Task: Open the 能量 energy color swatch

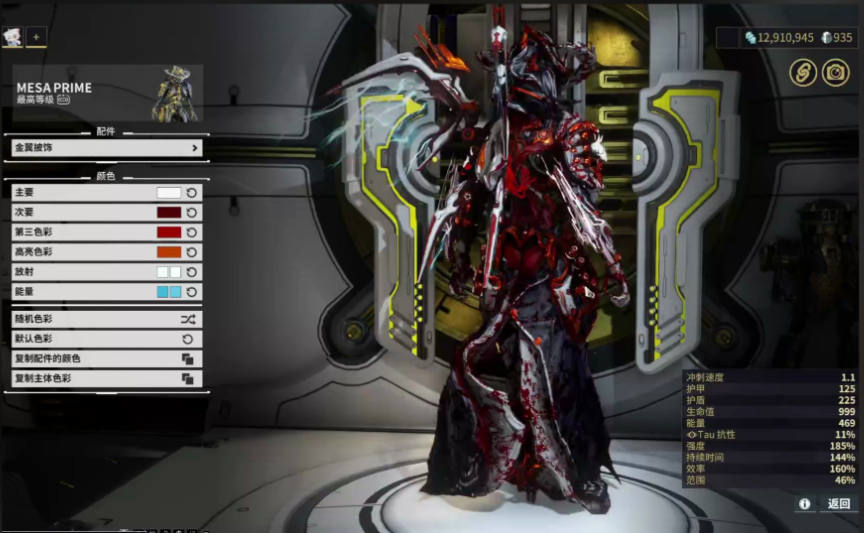Action: (169, 292)
